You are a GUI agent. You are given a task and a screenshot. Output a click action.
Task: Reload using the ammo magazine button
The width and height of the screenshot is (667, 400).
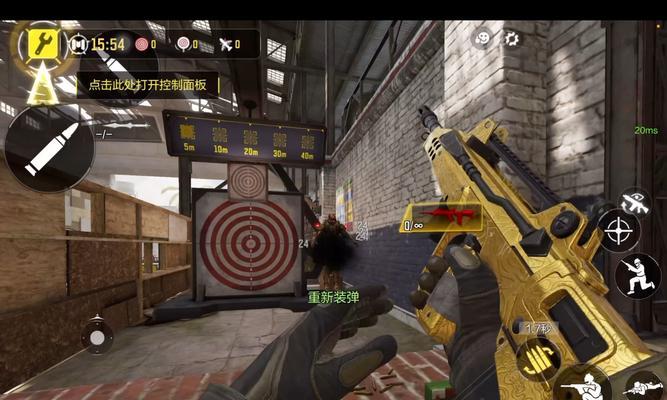pos(538,360)
